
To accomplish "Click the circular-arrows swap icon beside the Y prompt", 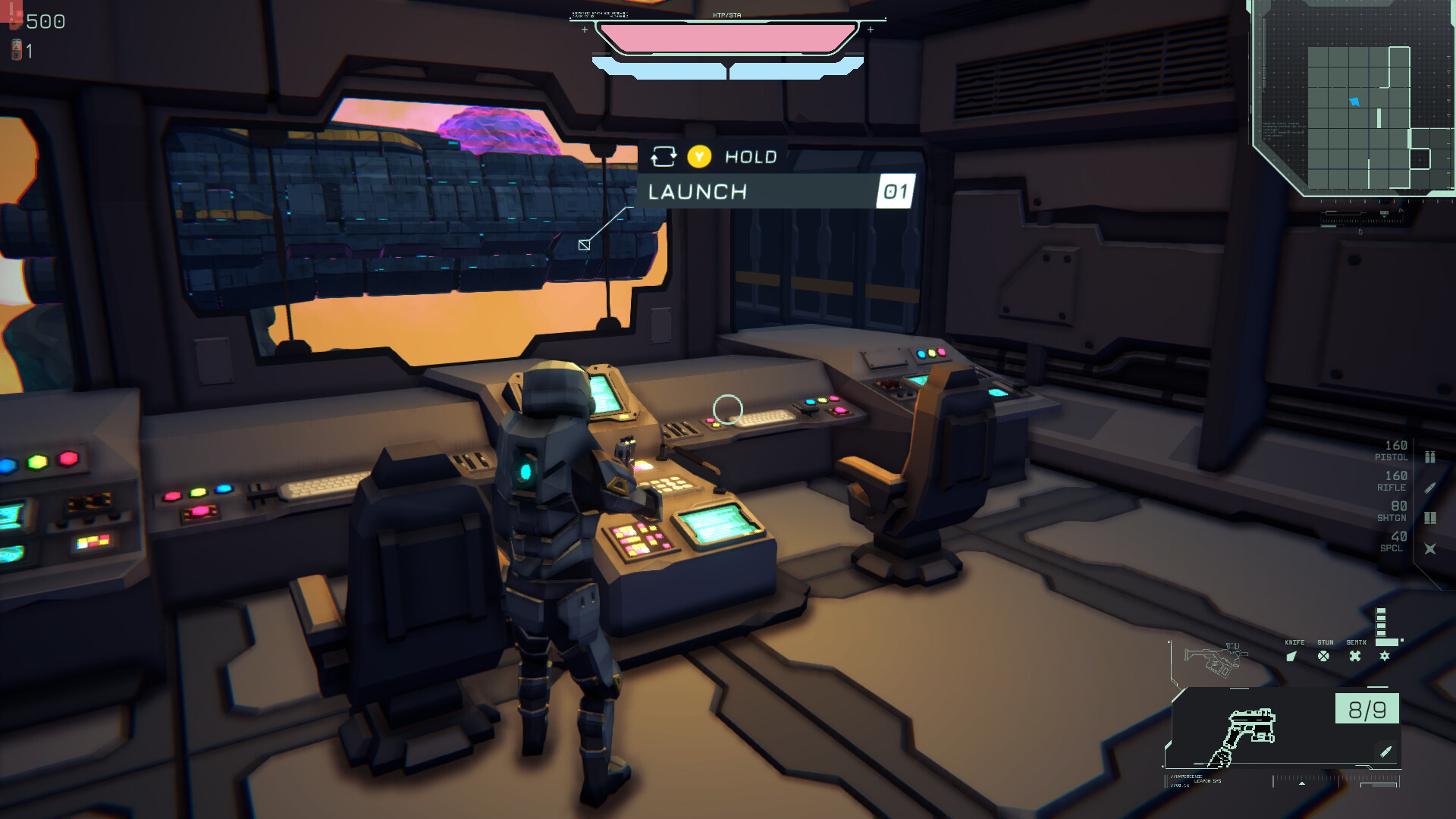I will tap(665, 156).
